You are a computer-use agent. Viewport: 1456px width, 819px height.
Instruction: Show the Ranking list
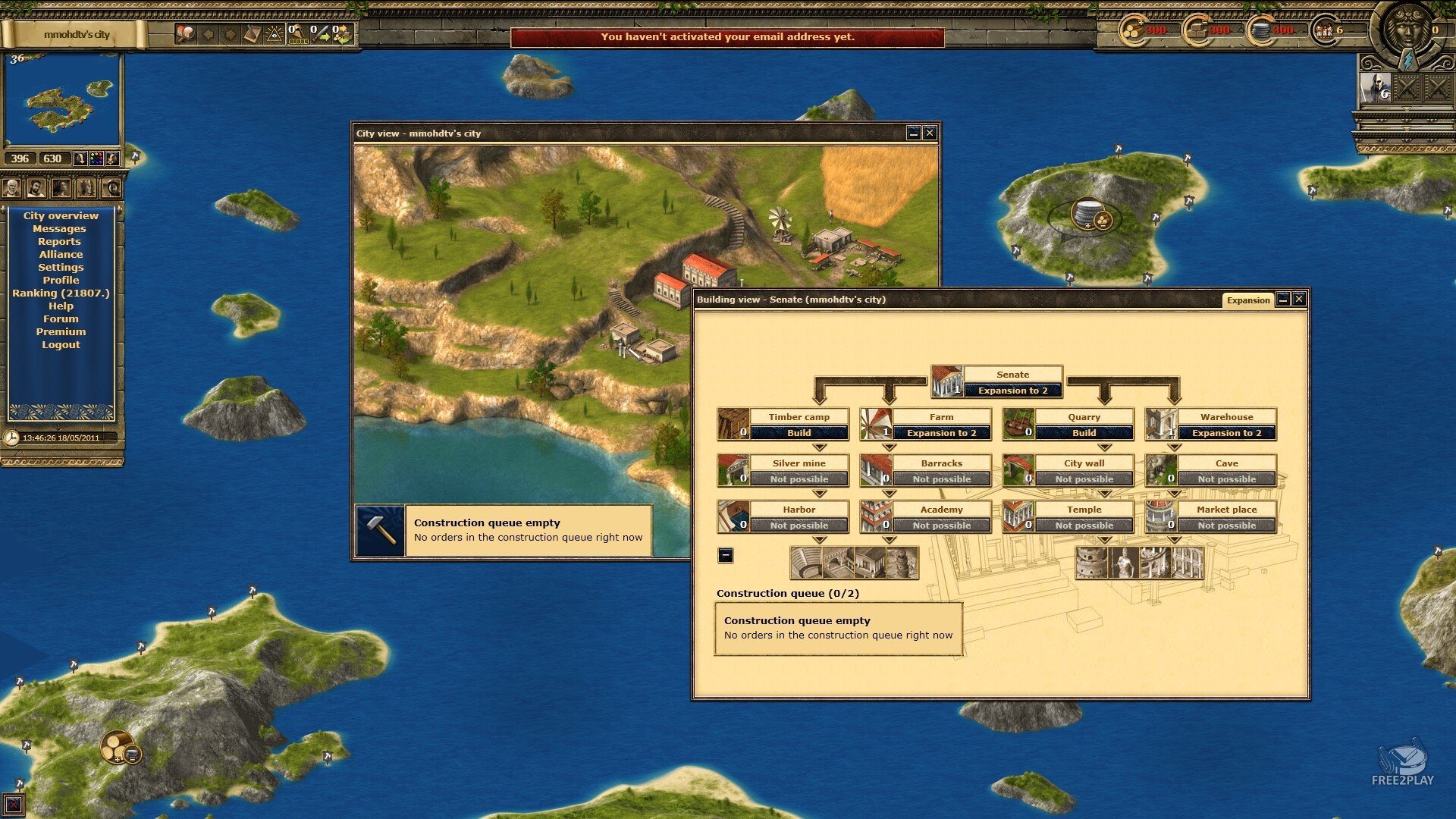61,293
